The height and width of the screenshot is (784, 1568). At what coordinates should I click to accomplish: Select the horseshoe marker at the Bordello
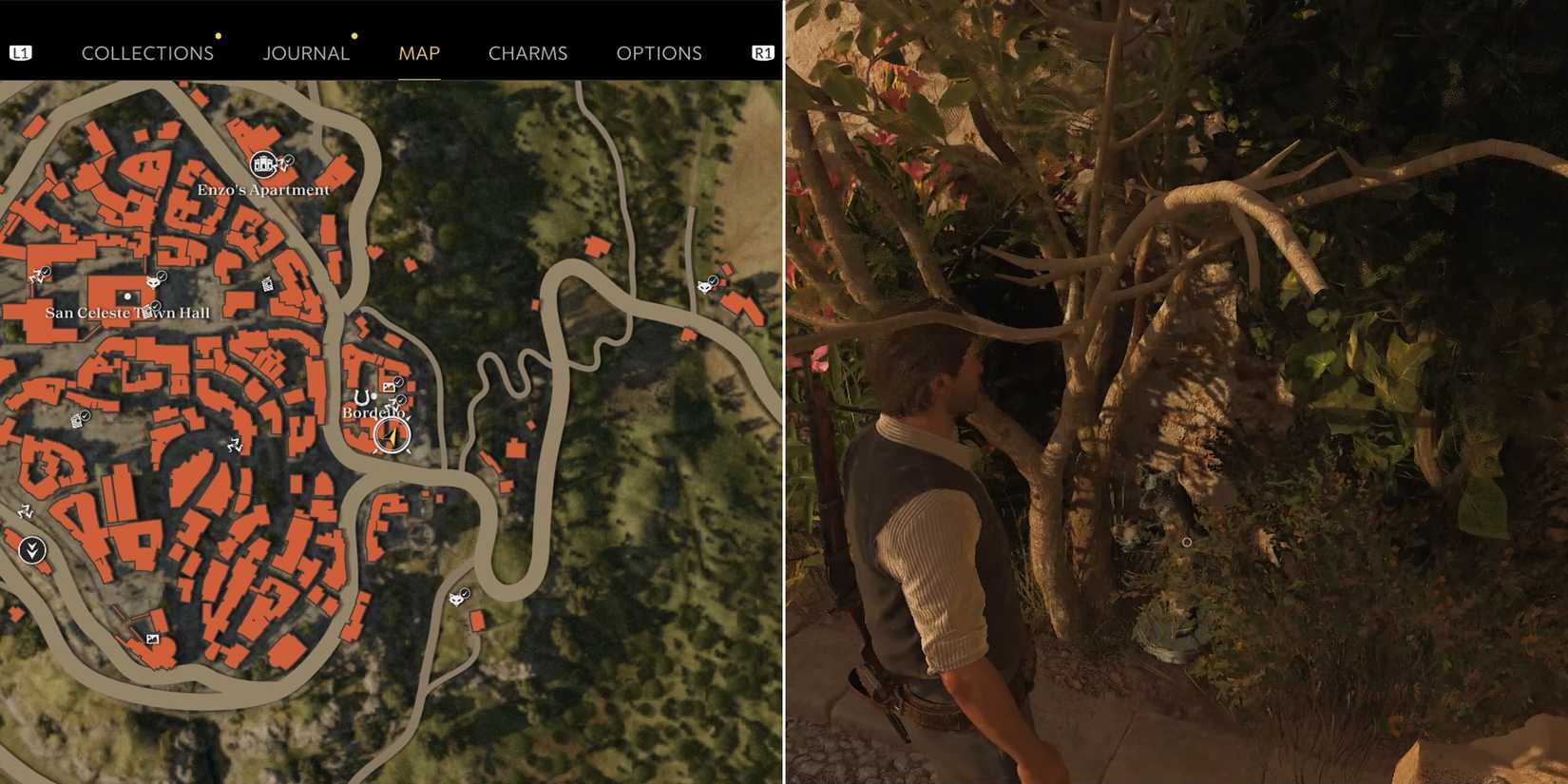[361, 397]
